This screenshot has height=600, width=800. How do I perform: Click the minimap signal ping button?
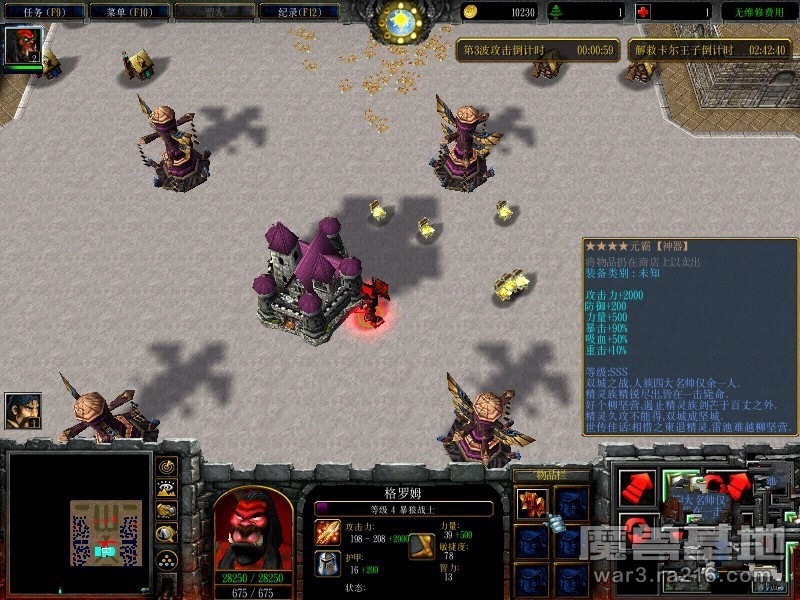[166, 465]
